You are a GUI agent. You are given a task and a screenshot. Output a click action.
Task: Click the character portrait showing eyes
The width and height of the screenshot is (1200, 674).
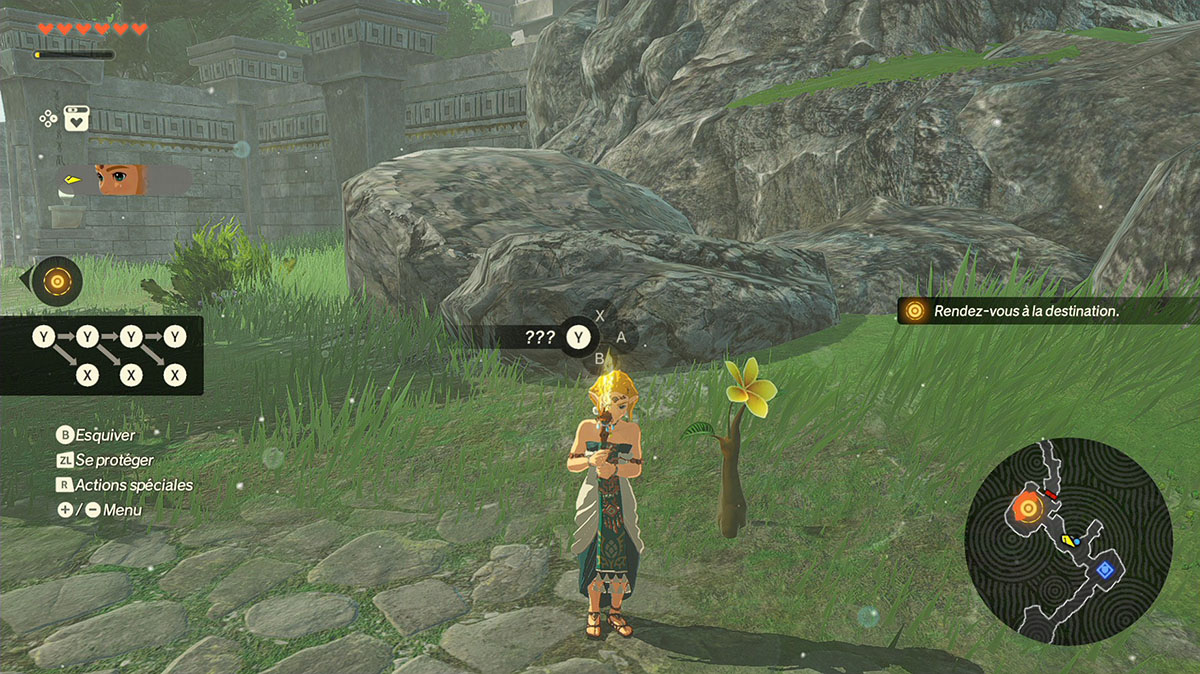click(x=120, y=180)
